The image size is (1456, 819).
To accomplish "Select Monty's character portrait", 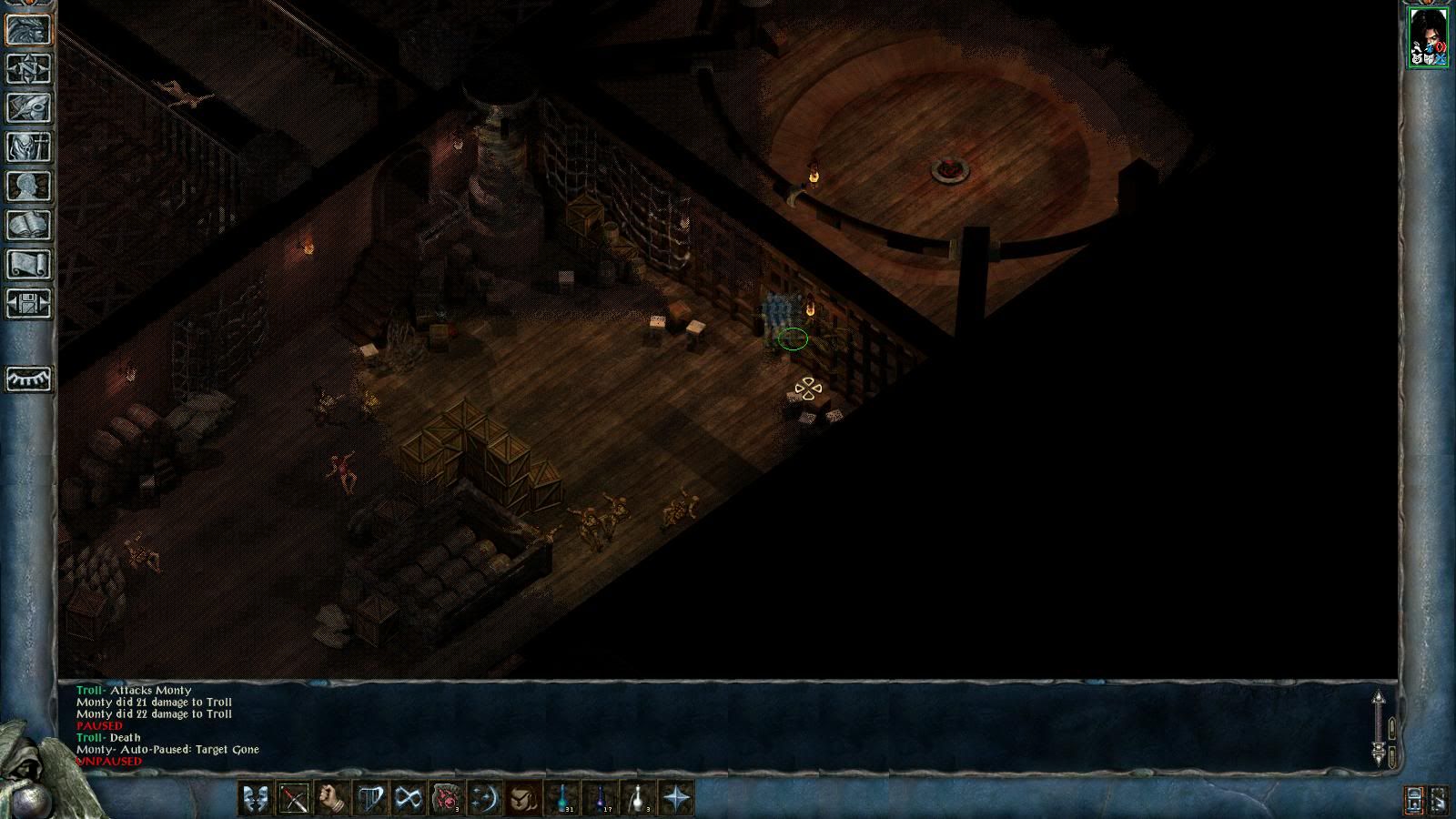I will (1428, 37).
